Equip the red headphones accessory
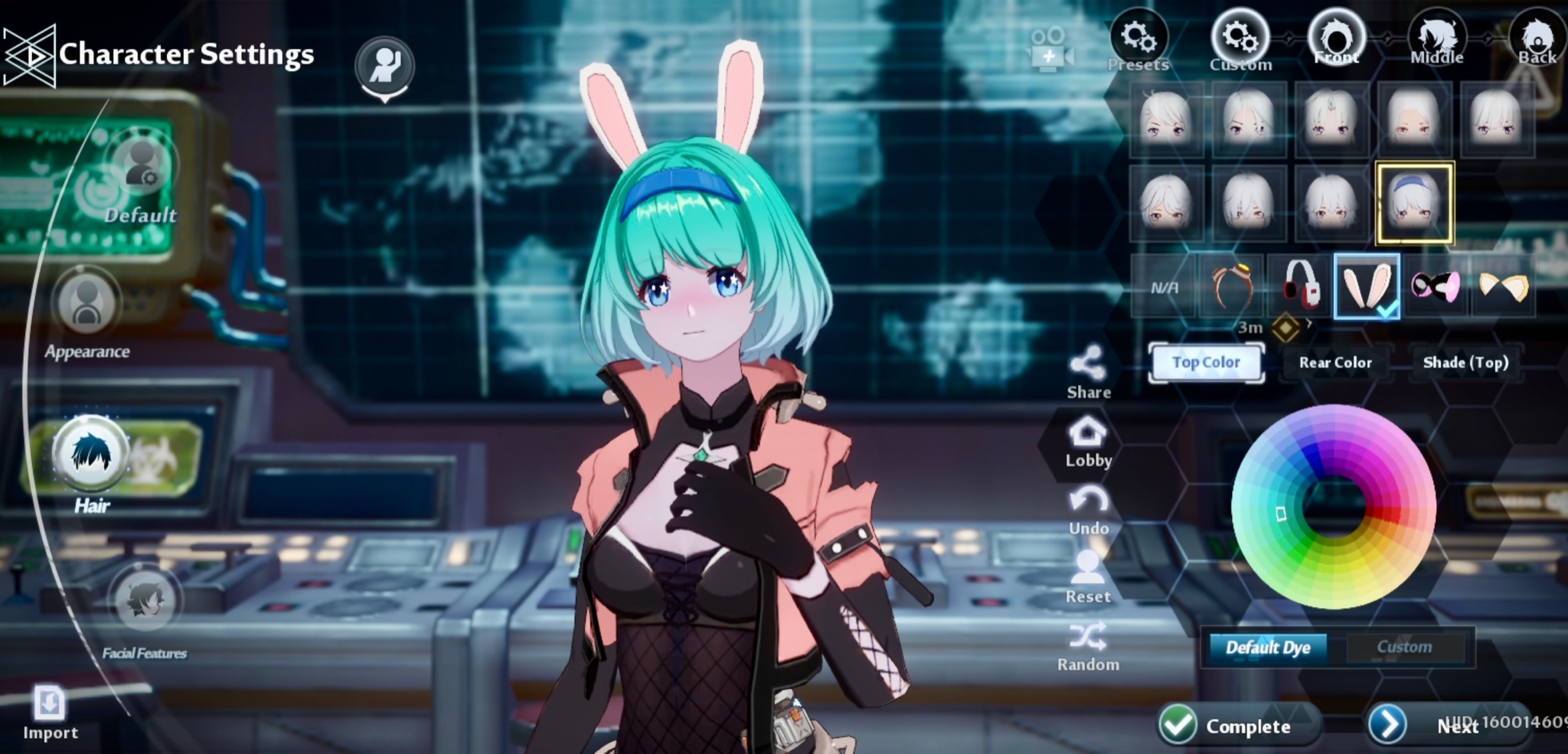This screenshot has height=754, width=1568. [x=1300, y=286]
